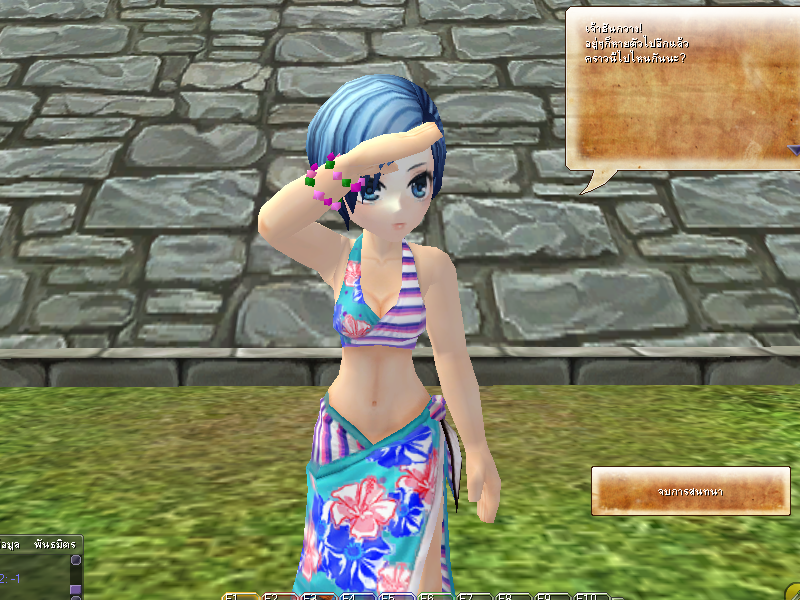Image resolution: width=800 pixels, height=600 pixels.
Task: Click the จบการสนทนา end conversation button
Action: click(691, 491)
